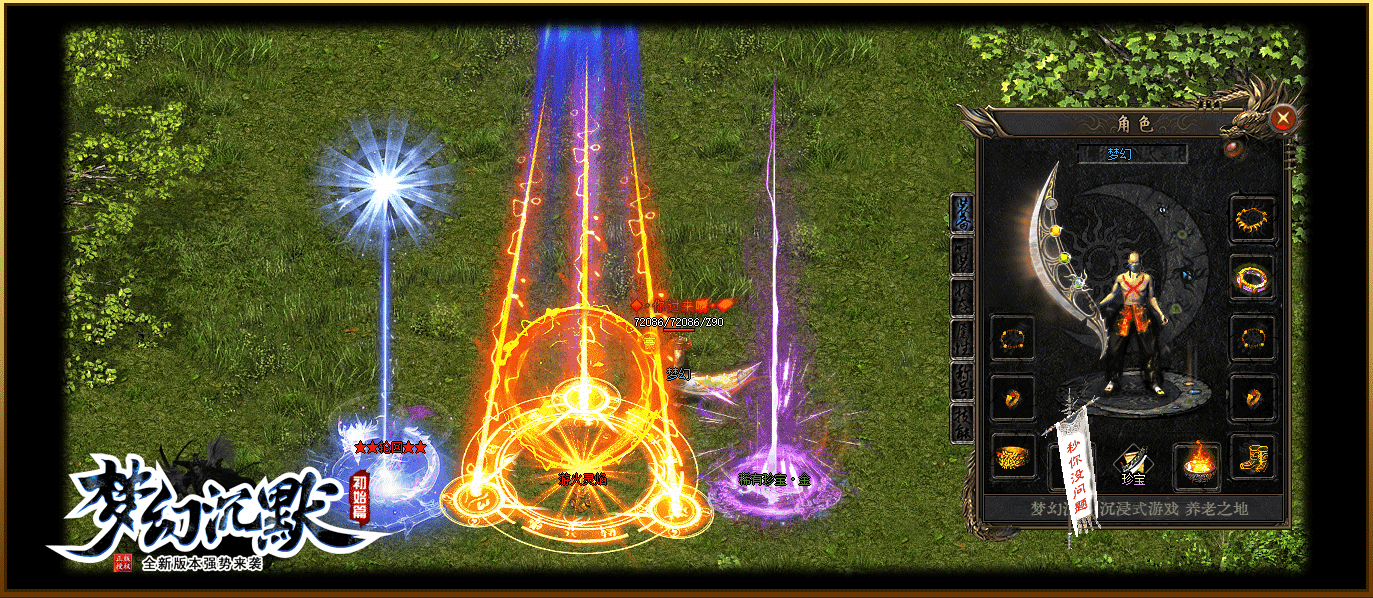1373x598 pixels.
Task: Click the large purple-and-gold ring slot
Action: [1252, 276]
